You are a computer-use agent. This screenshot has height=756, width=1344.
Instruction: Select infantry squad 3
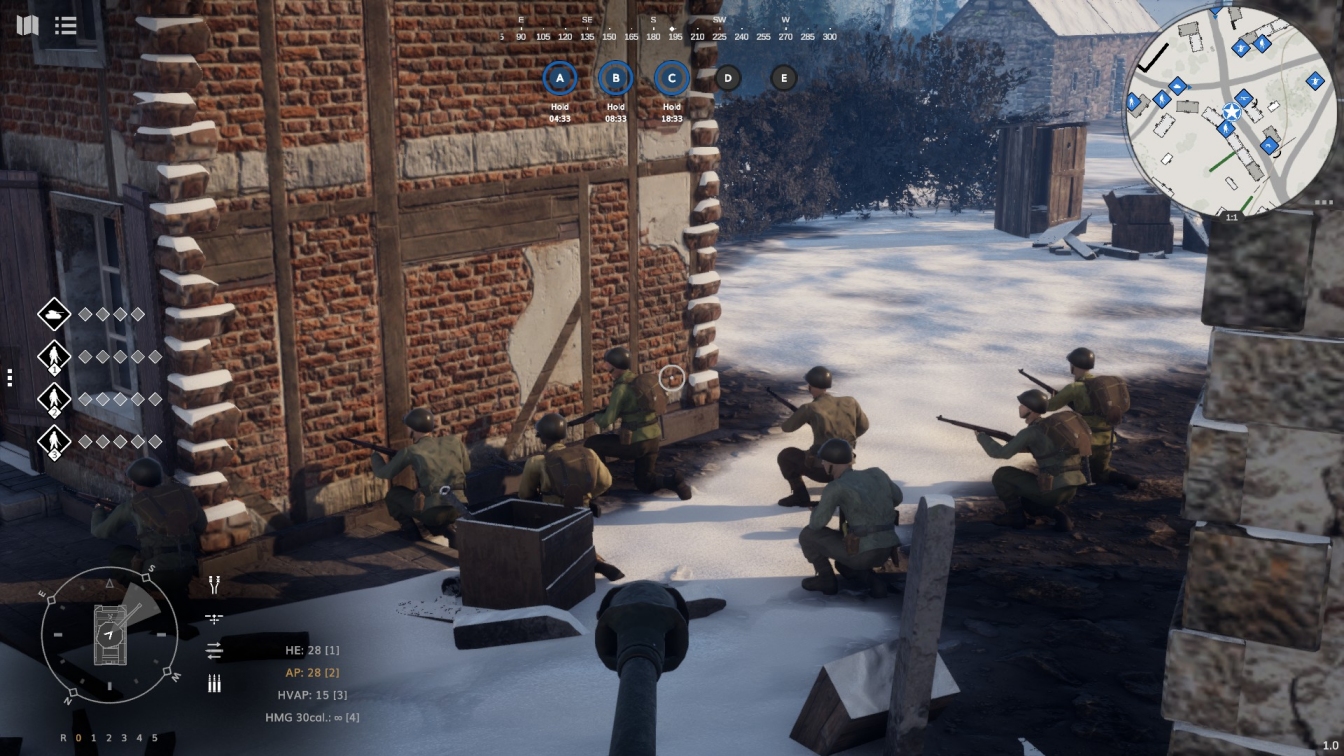coord(54,441)
